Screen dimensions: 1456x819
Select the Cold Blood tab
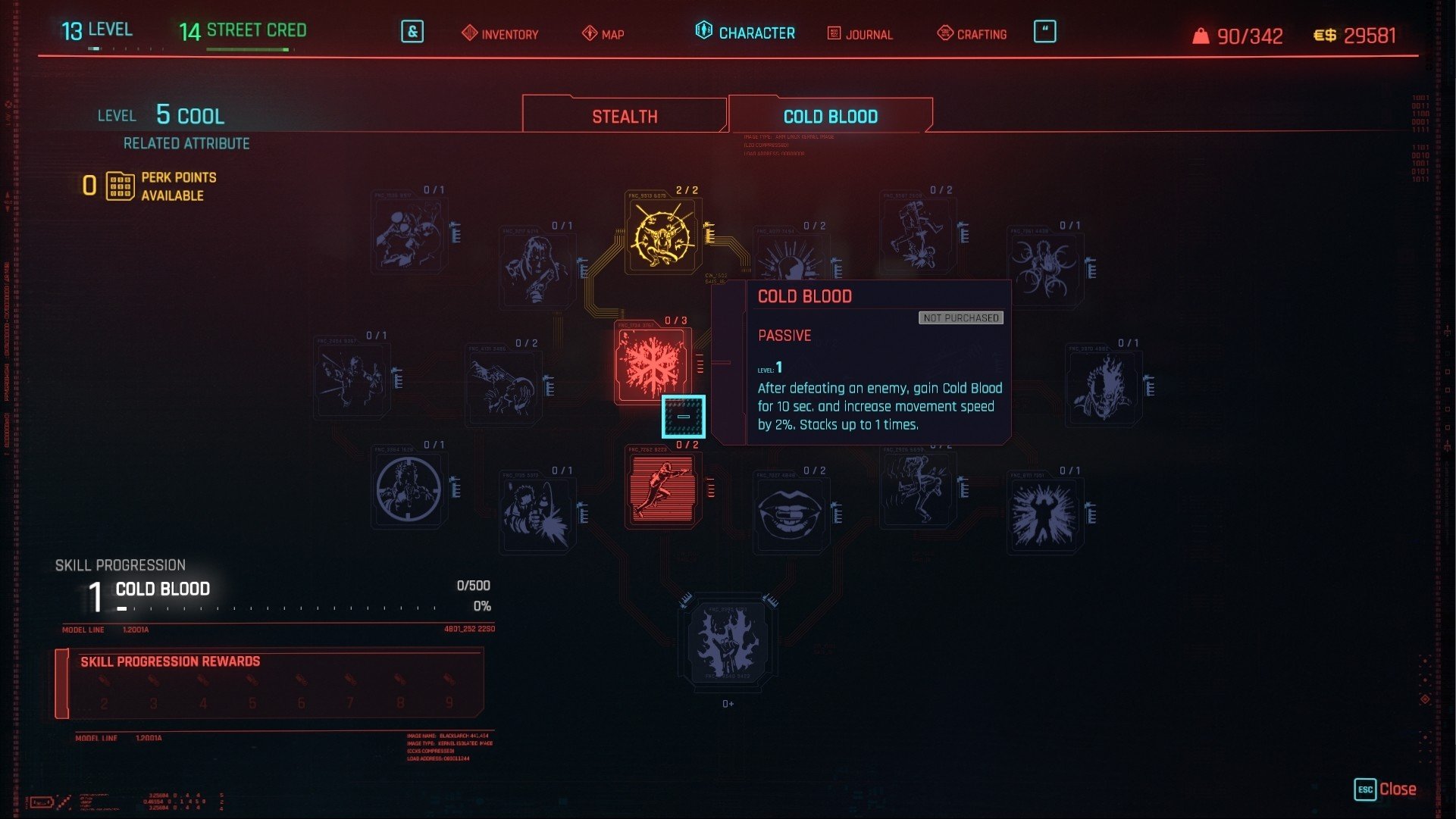pyautogui.click(x=830, y=116)
